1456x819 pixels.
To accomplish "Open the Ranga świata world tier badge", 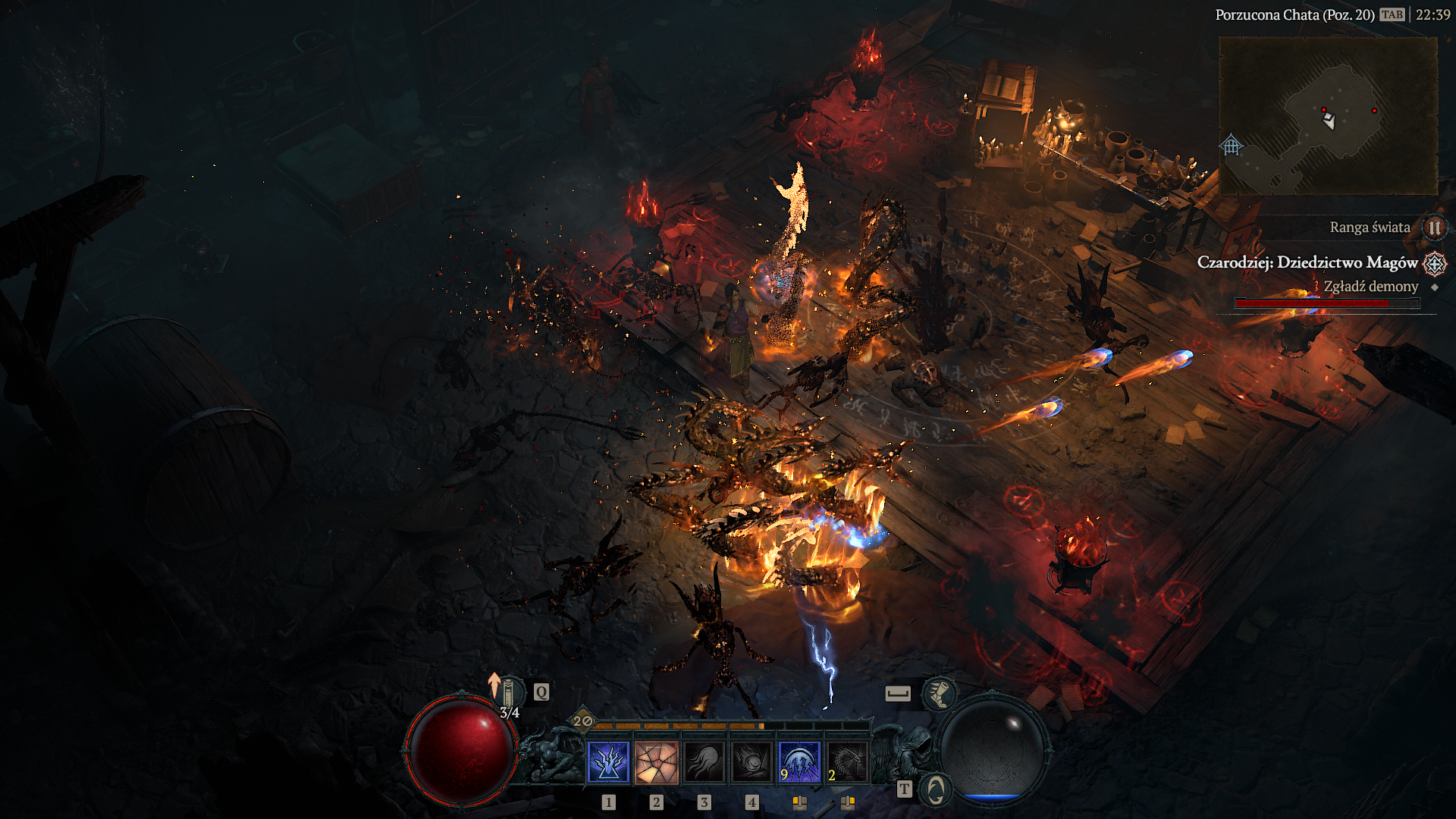I will tap(1434, 227).
